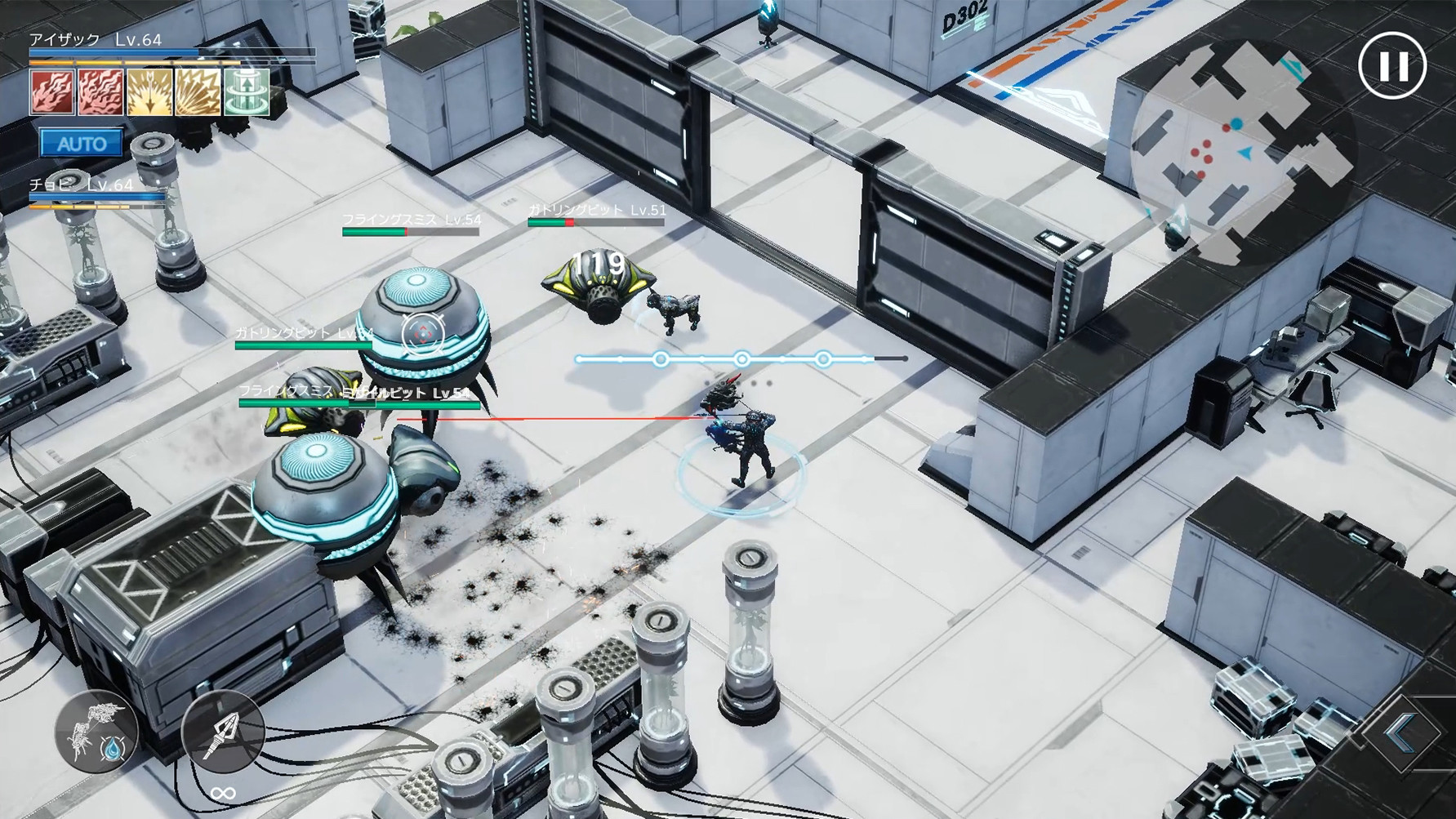The height and width of the screenshot is (819, 1456).
Task: Click the targeting reticle on the spherical drone
Action: coord(422,332)
